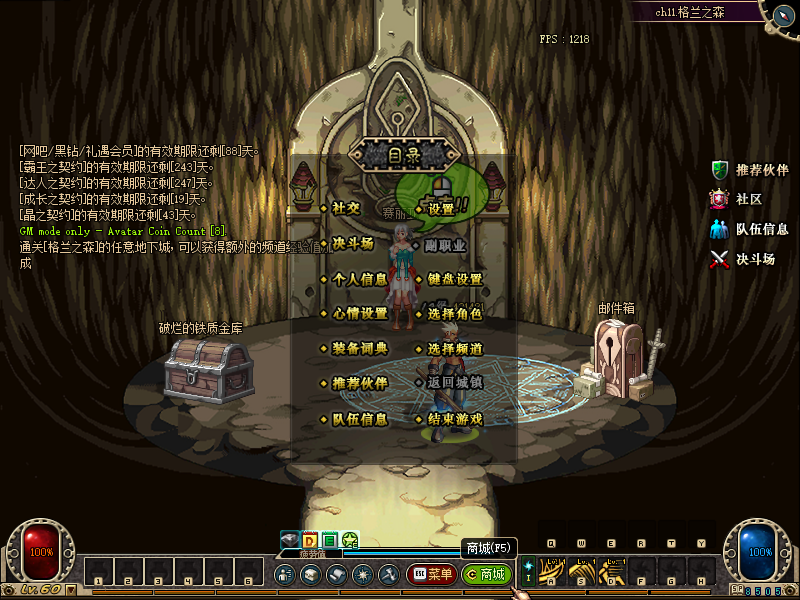Open 键盘设置 keyboard settings
800x600 pixels.
[x=454, y=279]
